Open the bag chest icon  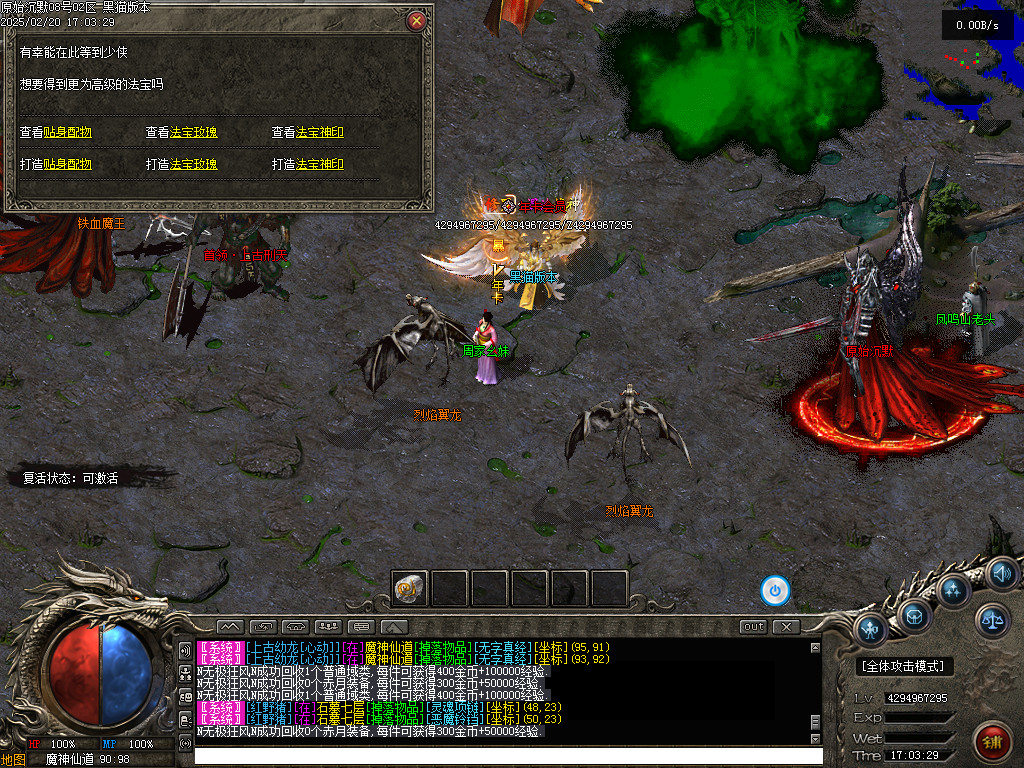coord(914,614)
